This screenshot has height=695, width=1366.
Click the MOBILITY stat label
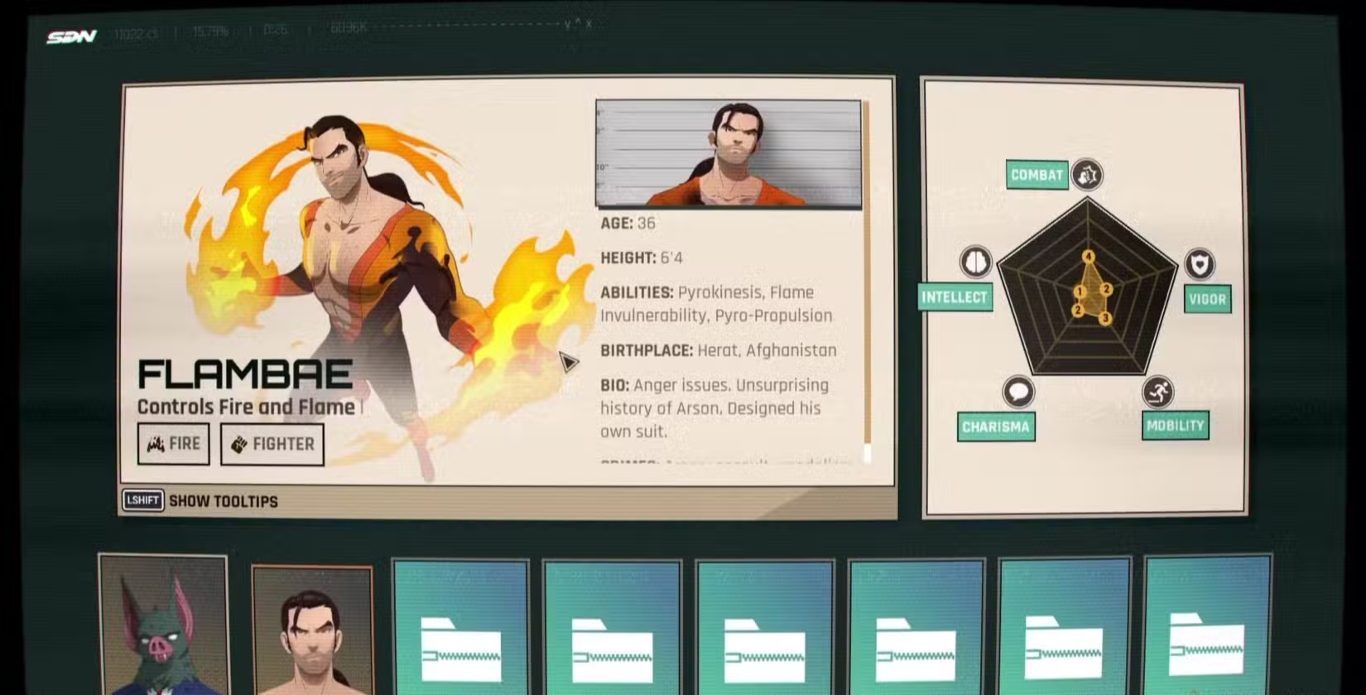(x=1175, y=425)
